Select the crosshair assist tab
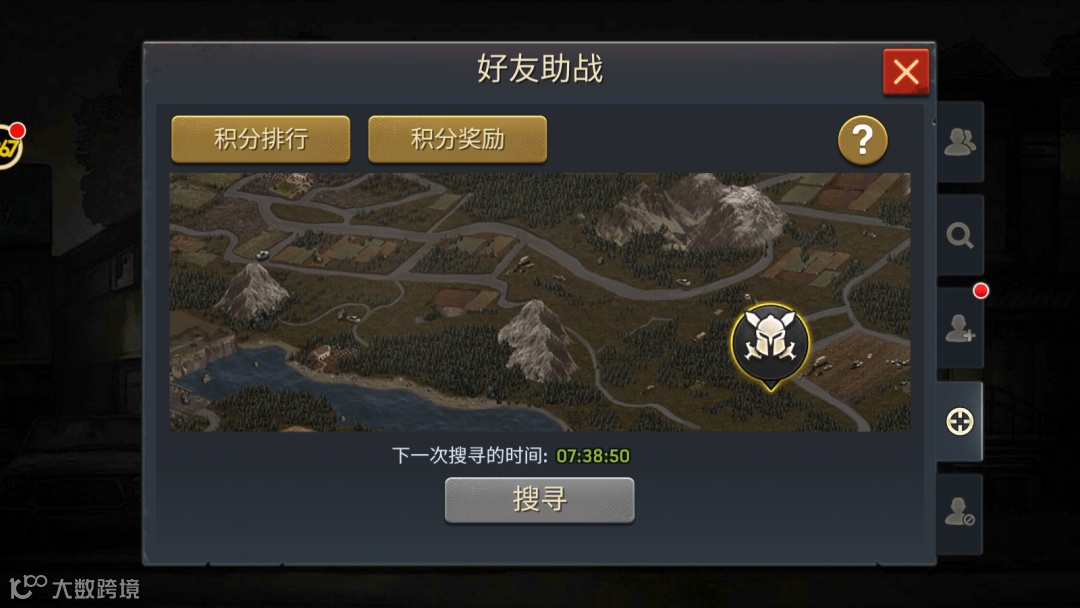1080x608 pixels. click(x=960, y=421)
